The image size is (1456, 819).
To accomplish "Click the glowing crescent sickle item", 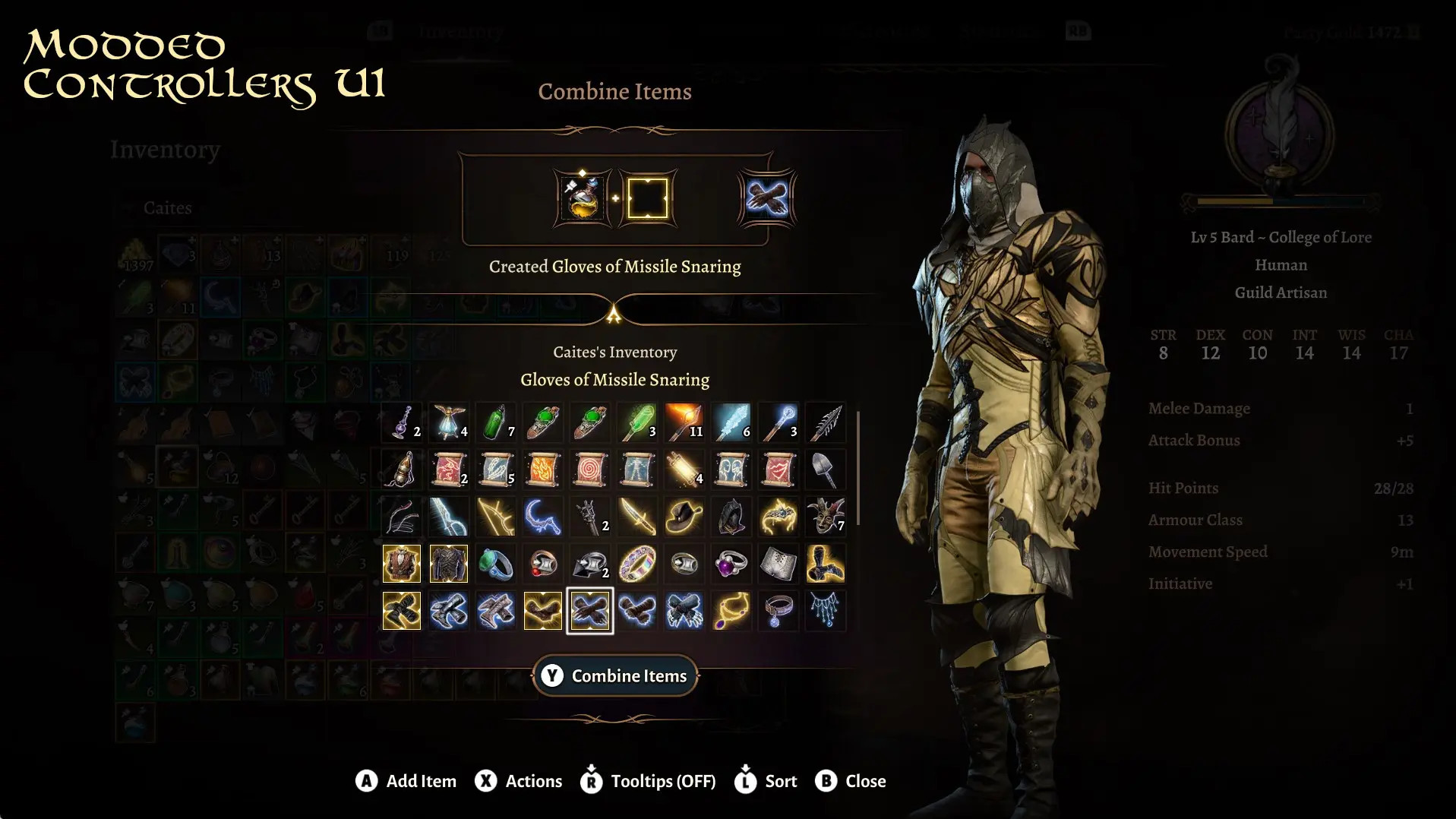I will point(543,518).
